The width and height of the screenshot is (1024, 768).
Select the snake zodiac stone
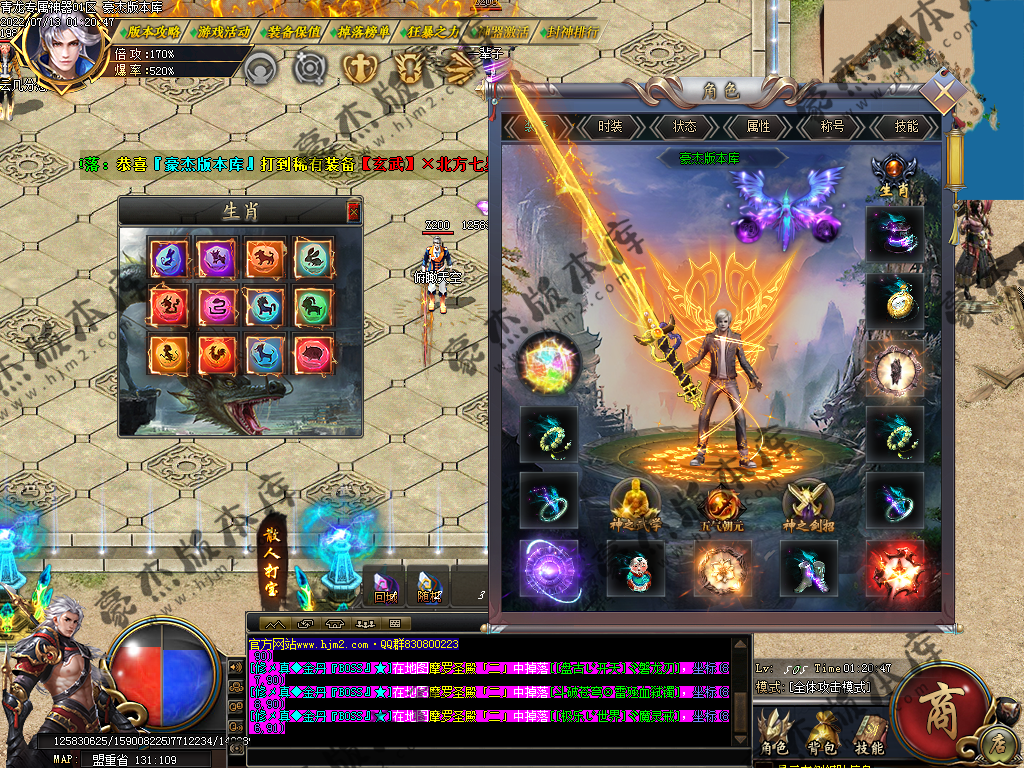point(217,307)
